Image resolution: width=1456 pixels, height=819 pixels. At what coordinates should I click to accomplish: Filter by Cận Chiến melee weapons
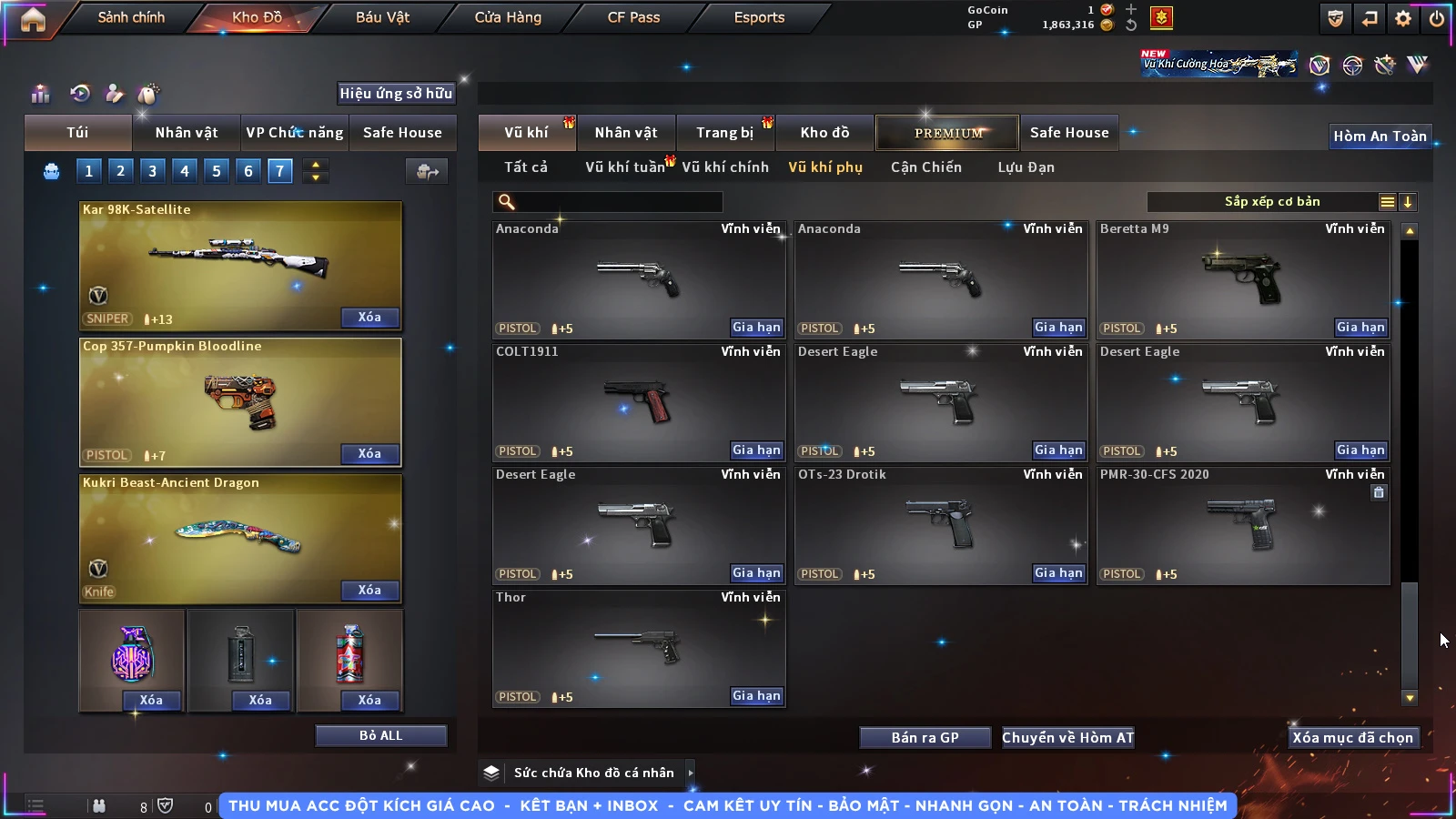925,167
